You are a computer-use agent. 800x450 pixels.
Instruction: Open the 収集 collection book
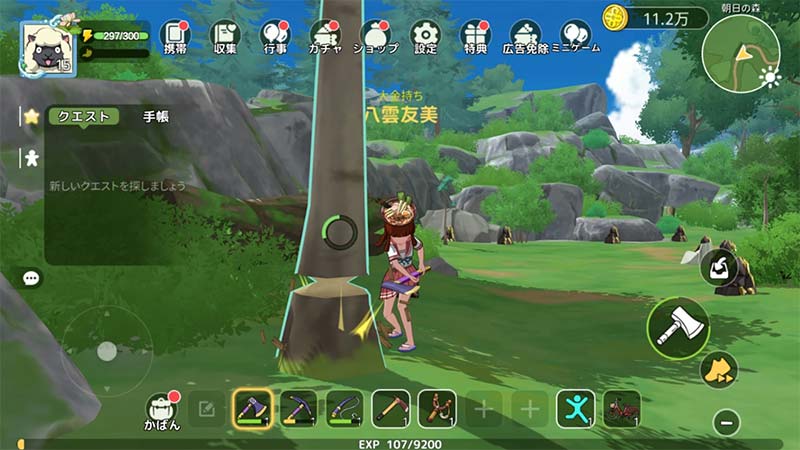click(225, 36)
